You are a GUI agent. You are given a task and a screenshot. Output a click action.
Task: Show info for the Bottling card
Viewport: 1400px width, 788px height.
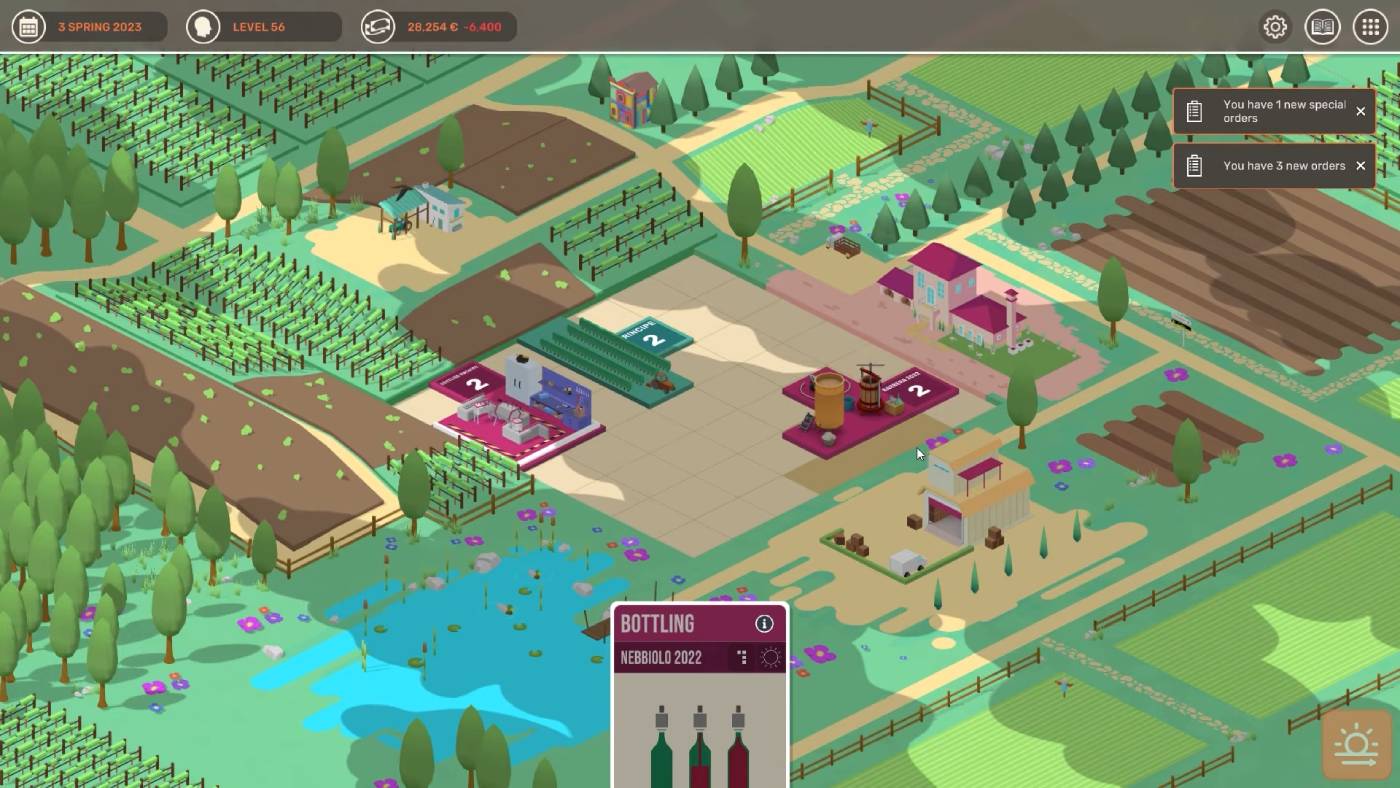coord(764,624)
